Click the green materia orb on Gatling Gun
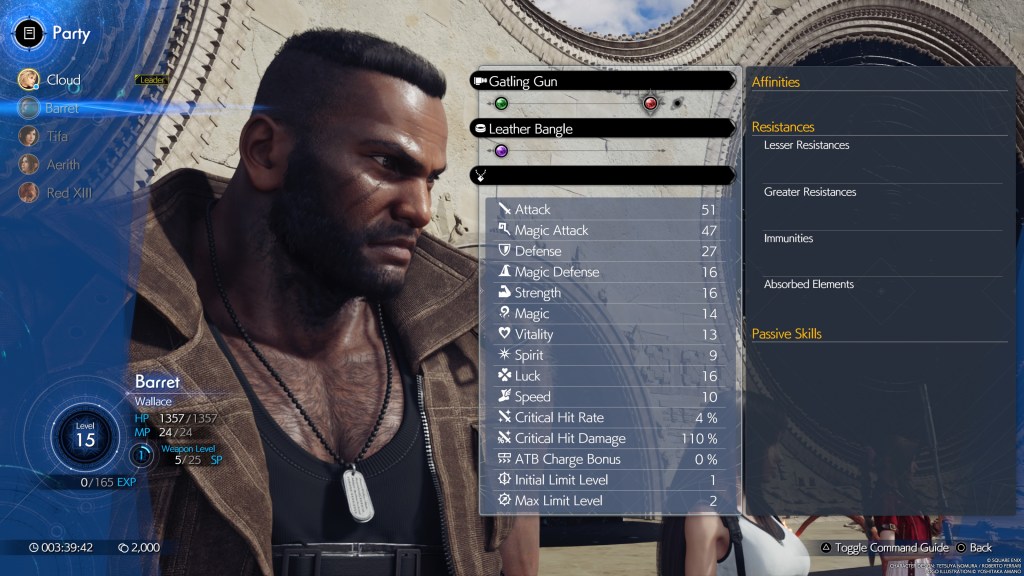Viewport: 1024px width, 576px height. point(501,103)
